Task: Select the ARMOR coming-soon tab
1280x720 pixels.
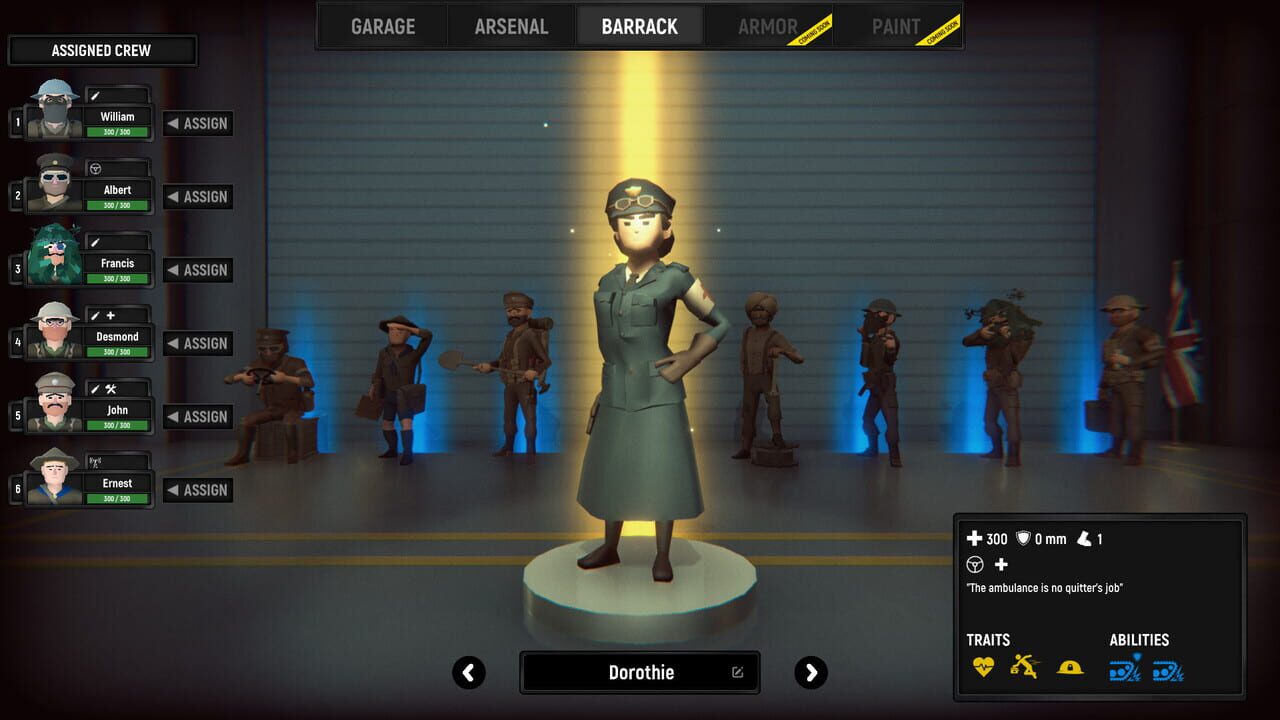Action: click(x=768, y=26)
